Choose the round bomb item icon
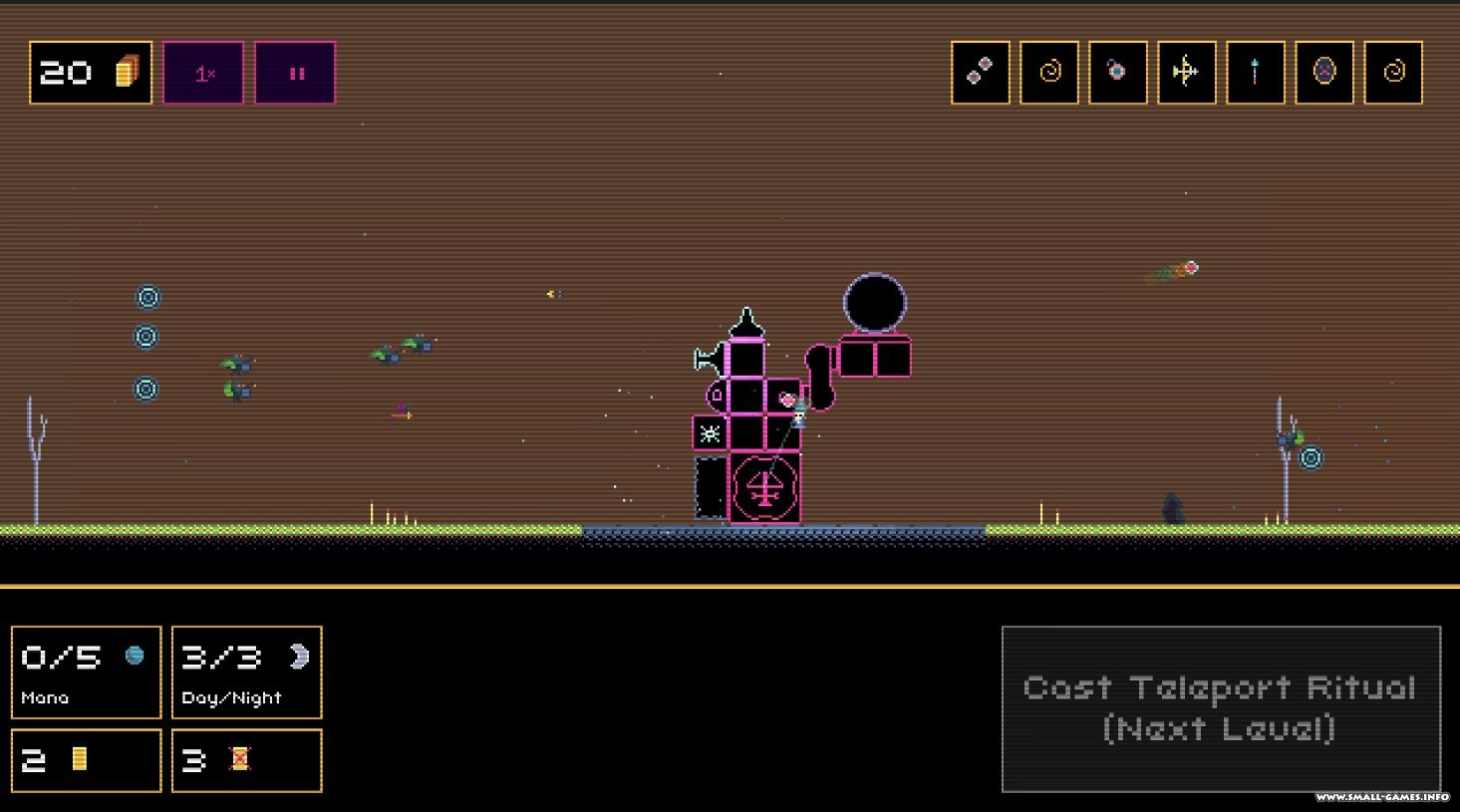The width and height of the screenshot is (1460, 812). [1118, 72]
